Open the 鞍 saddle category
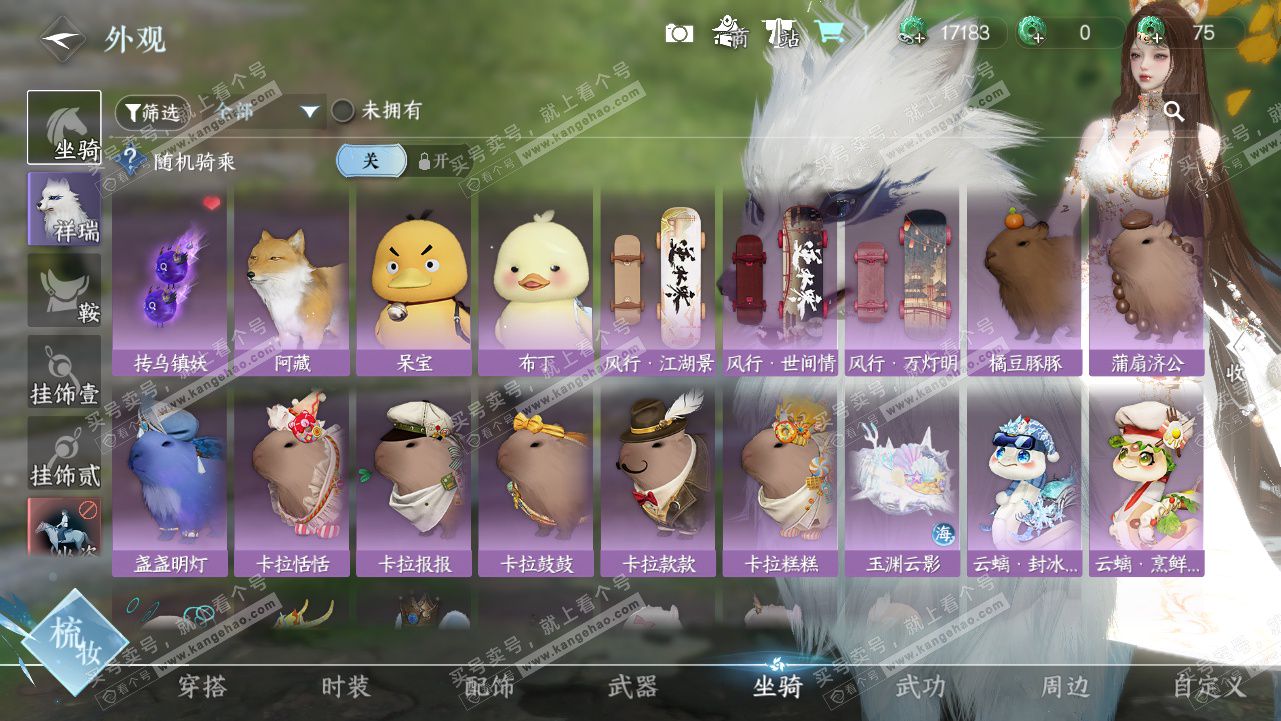 pyautogui.click(x=64, y=290)
